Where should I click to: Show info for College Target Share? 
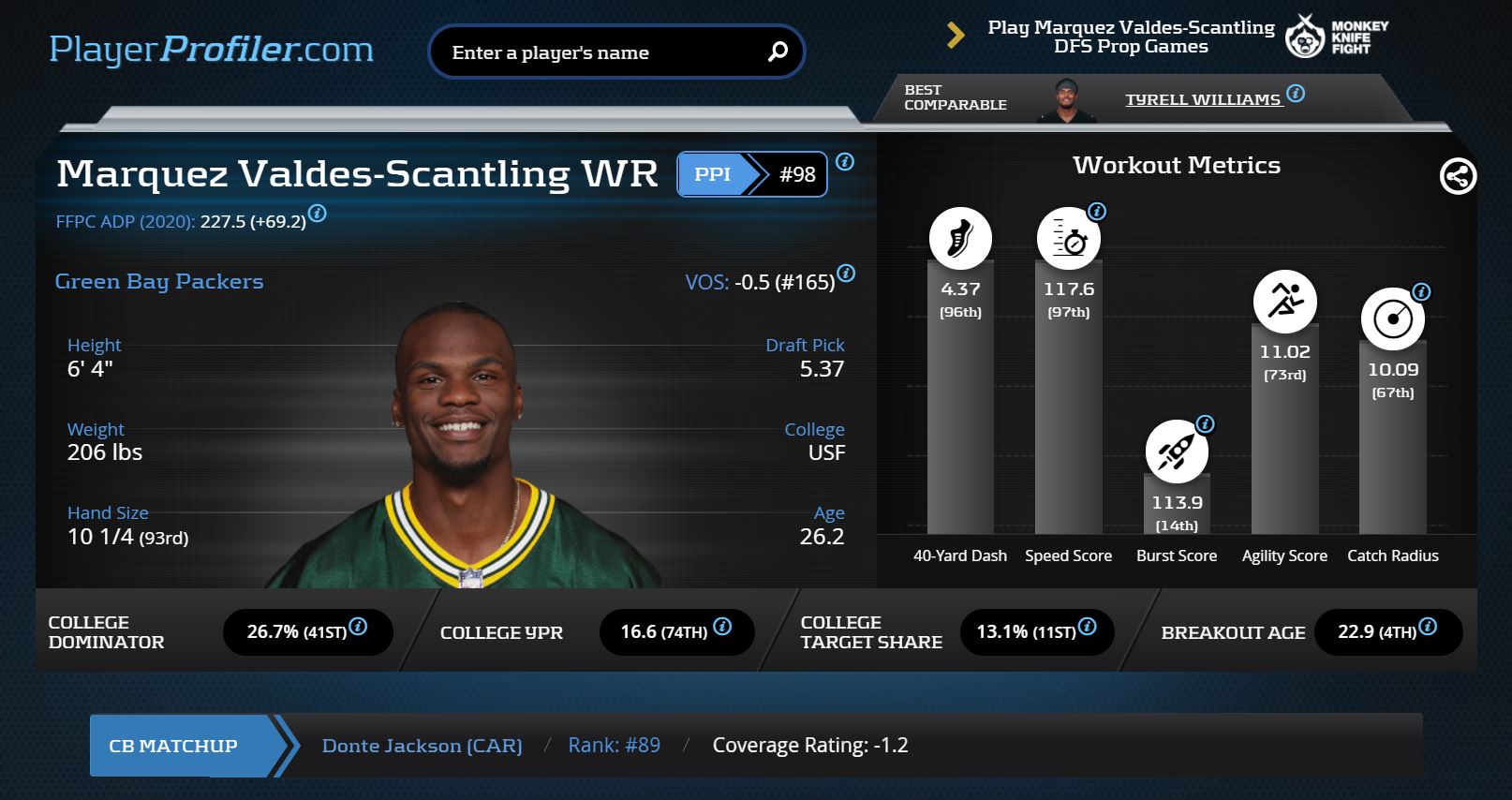point(1087,627)
